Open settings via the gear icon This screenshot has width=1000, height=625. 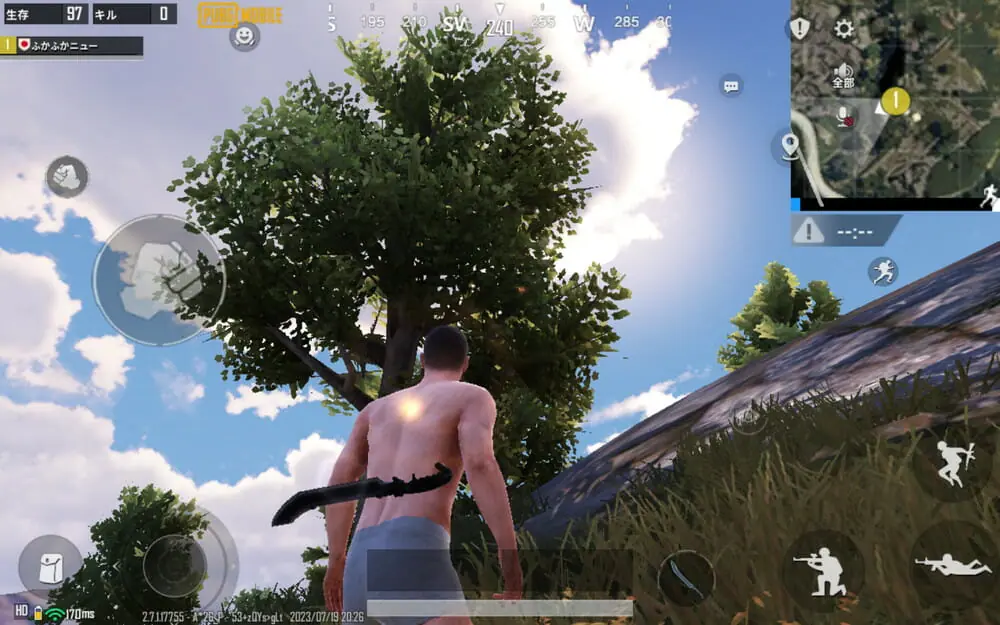pos(844,28)
